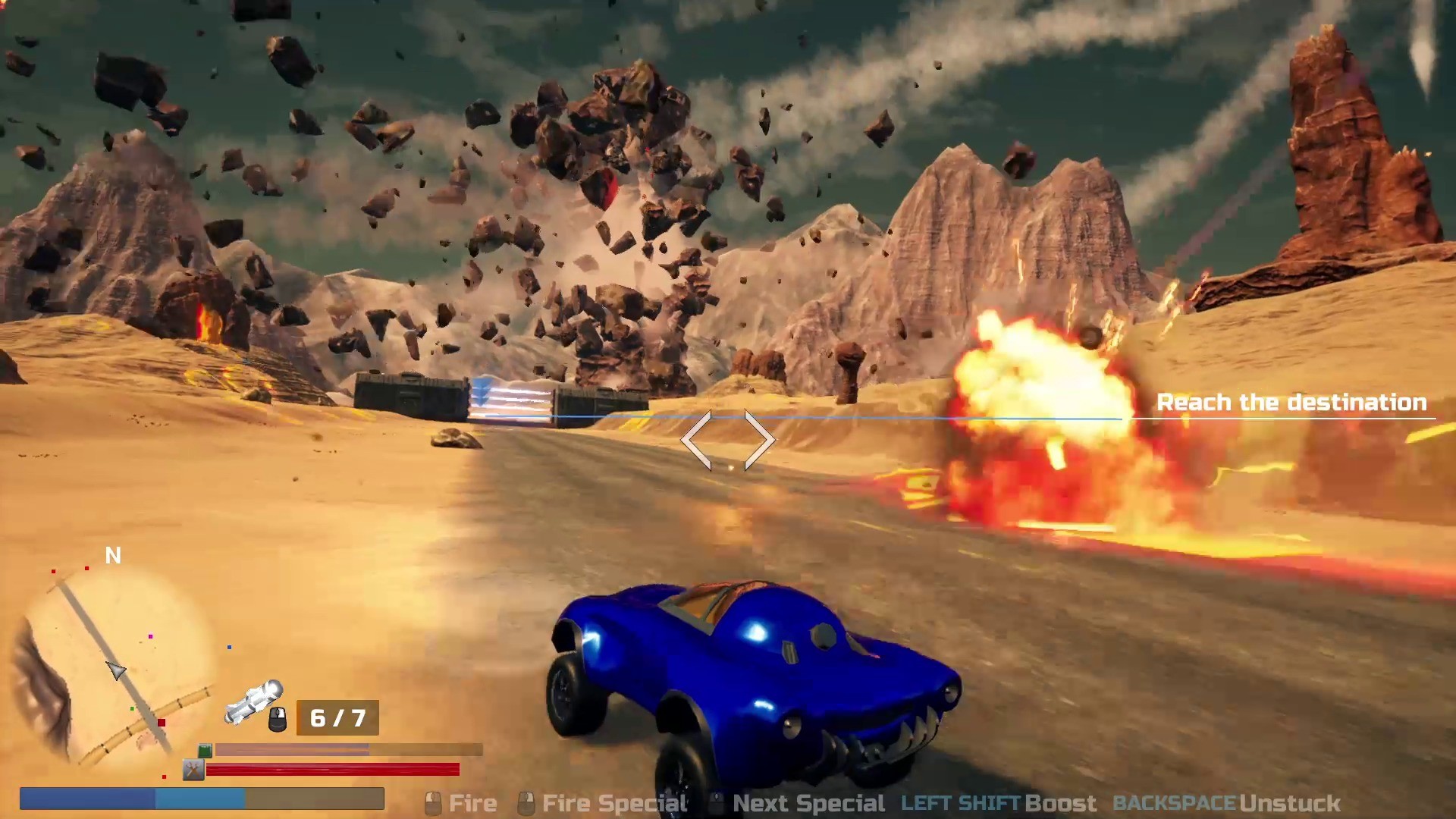Click the N compass marker above the minimap

coord(112,556)
